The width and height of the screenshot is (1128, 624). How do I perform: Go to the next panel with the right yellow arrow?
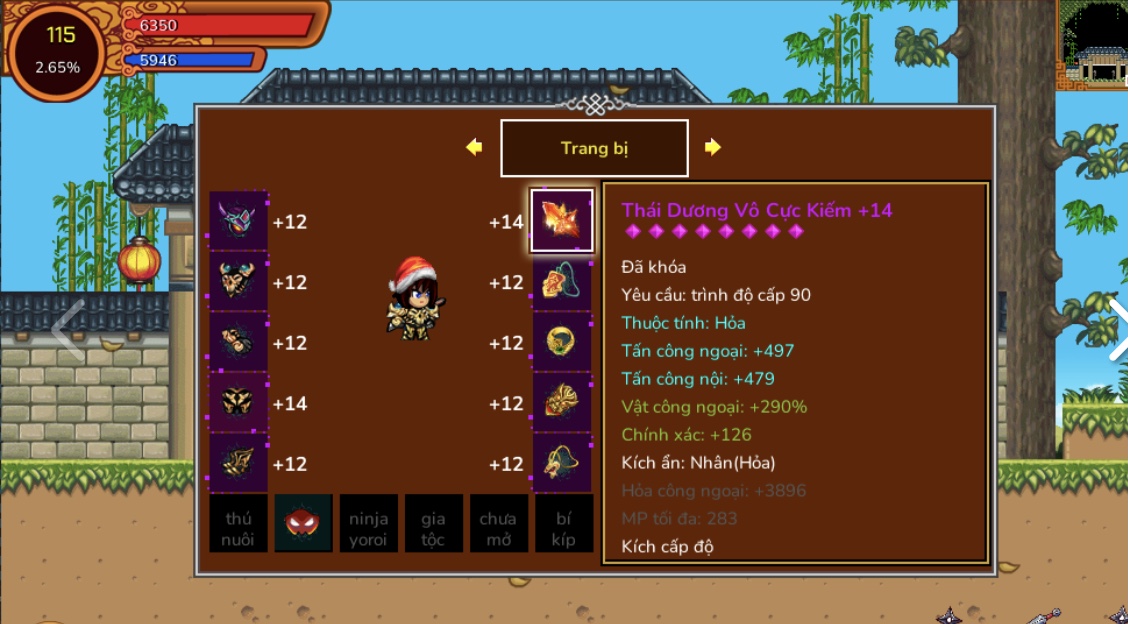(713, 147)
